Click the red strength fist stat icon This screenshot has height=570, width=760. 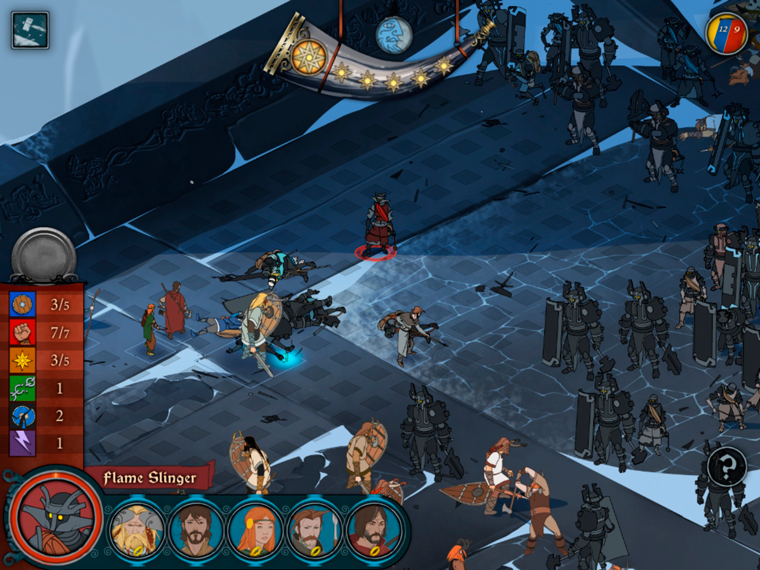click(x=23, y=331)
